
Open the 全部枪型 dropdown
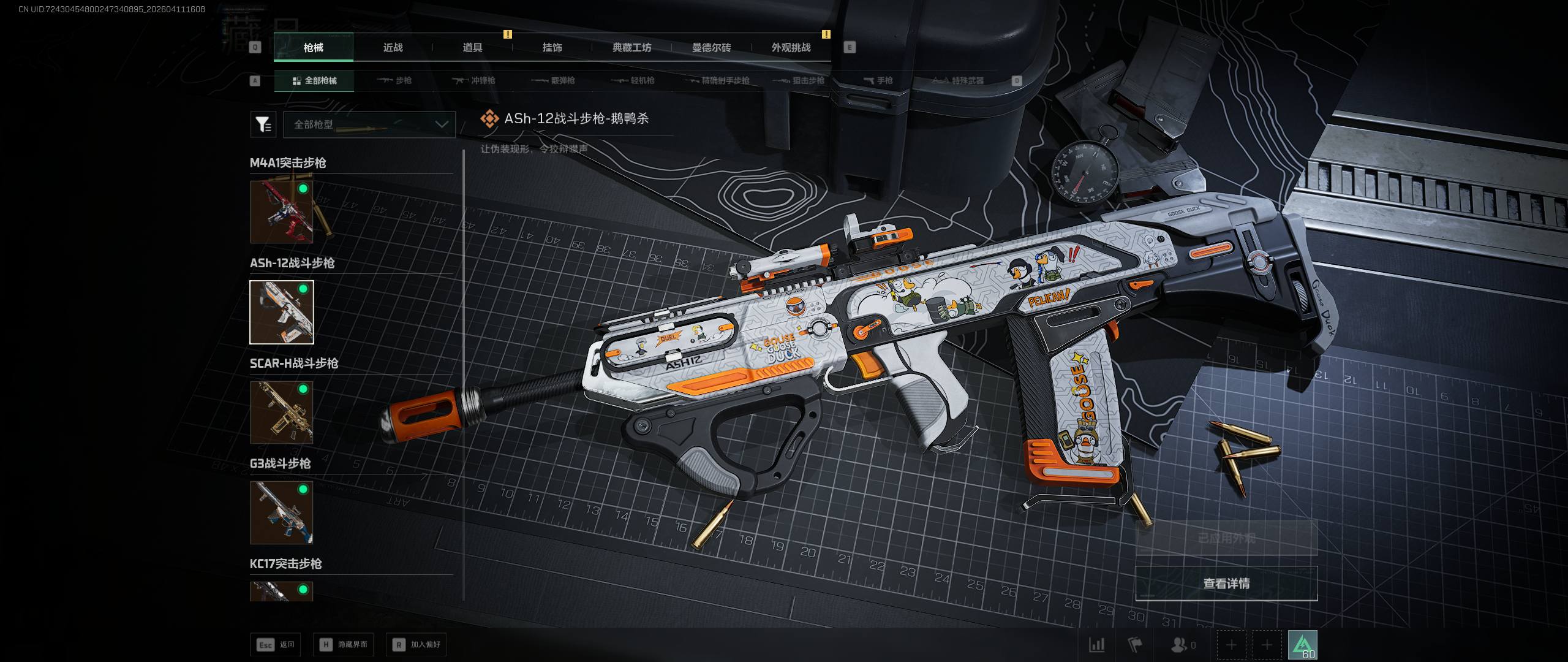369,124
